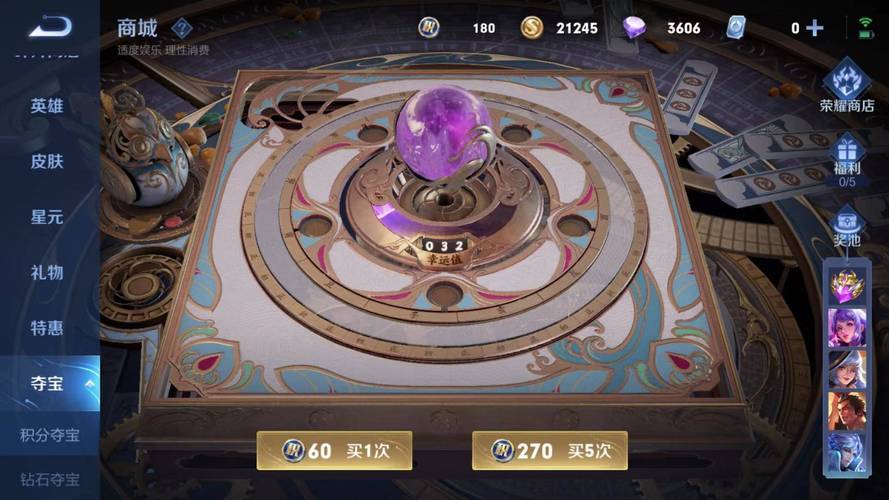Screen dimensions: 889x500
Task: View the 奖池 prize pool
Action: click(x=847, y=228)
